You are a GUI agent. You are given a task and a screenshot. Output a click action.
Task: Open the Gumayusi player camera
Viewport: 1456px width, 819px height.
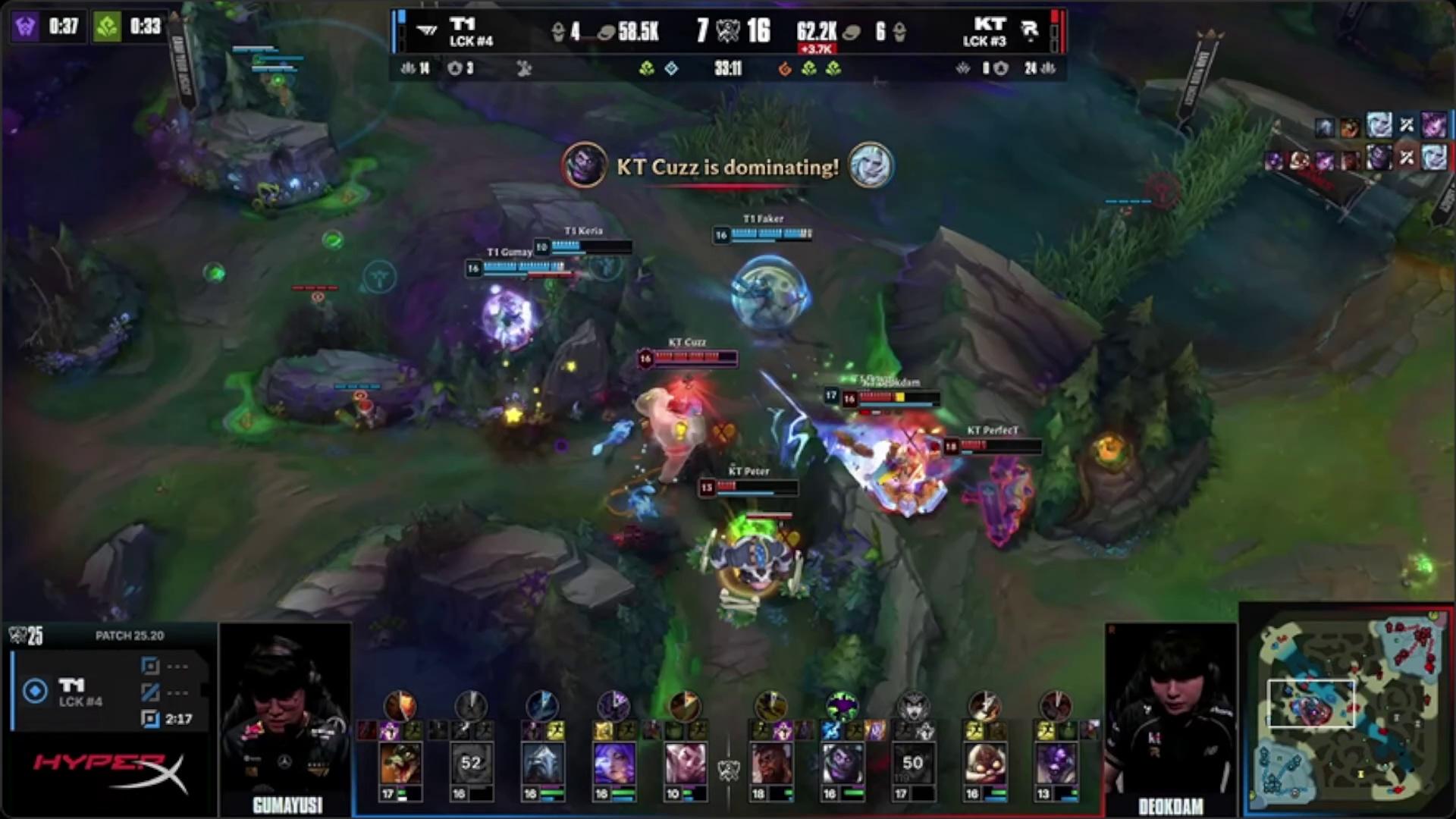[286, 713]
